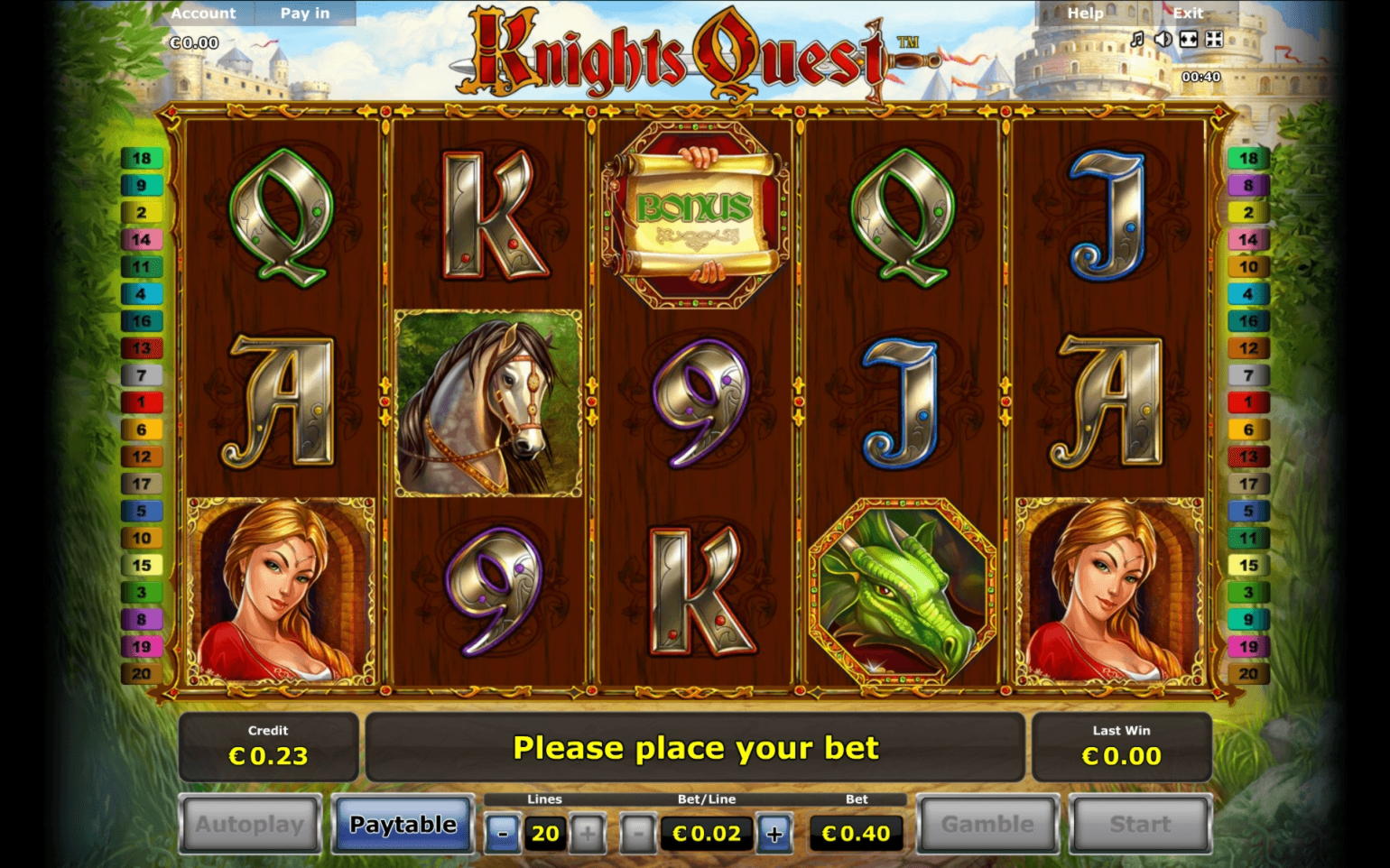Raise the Bet/Line amount
This screenshot has height=868, width=1390.
[774, 834]
